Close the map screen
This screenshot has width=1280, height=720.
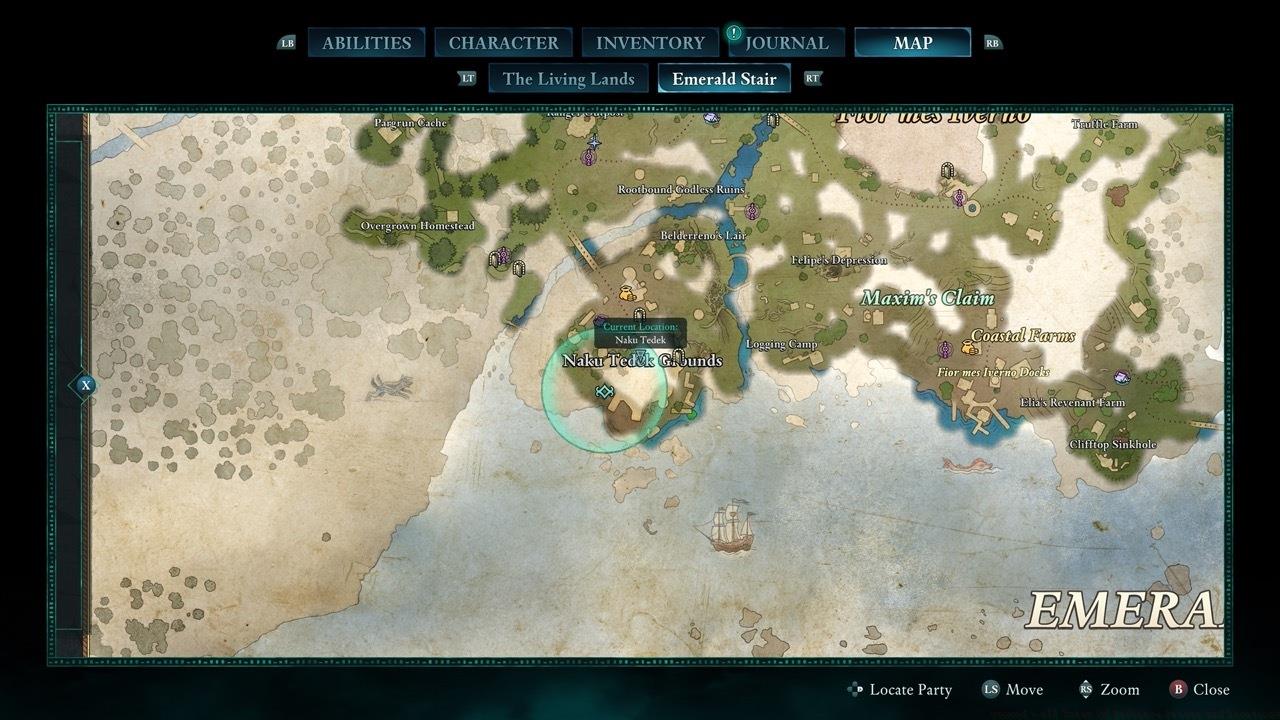point(1199,689)
